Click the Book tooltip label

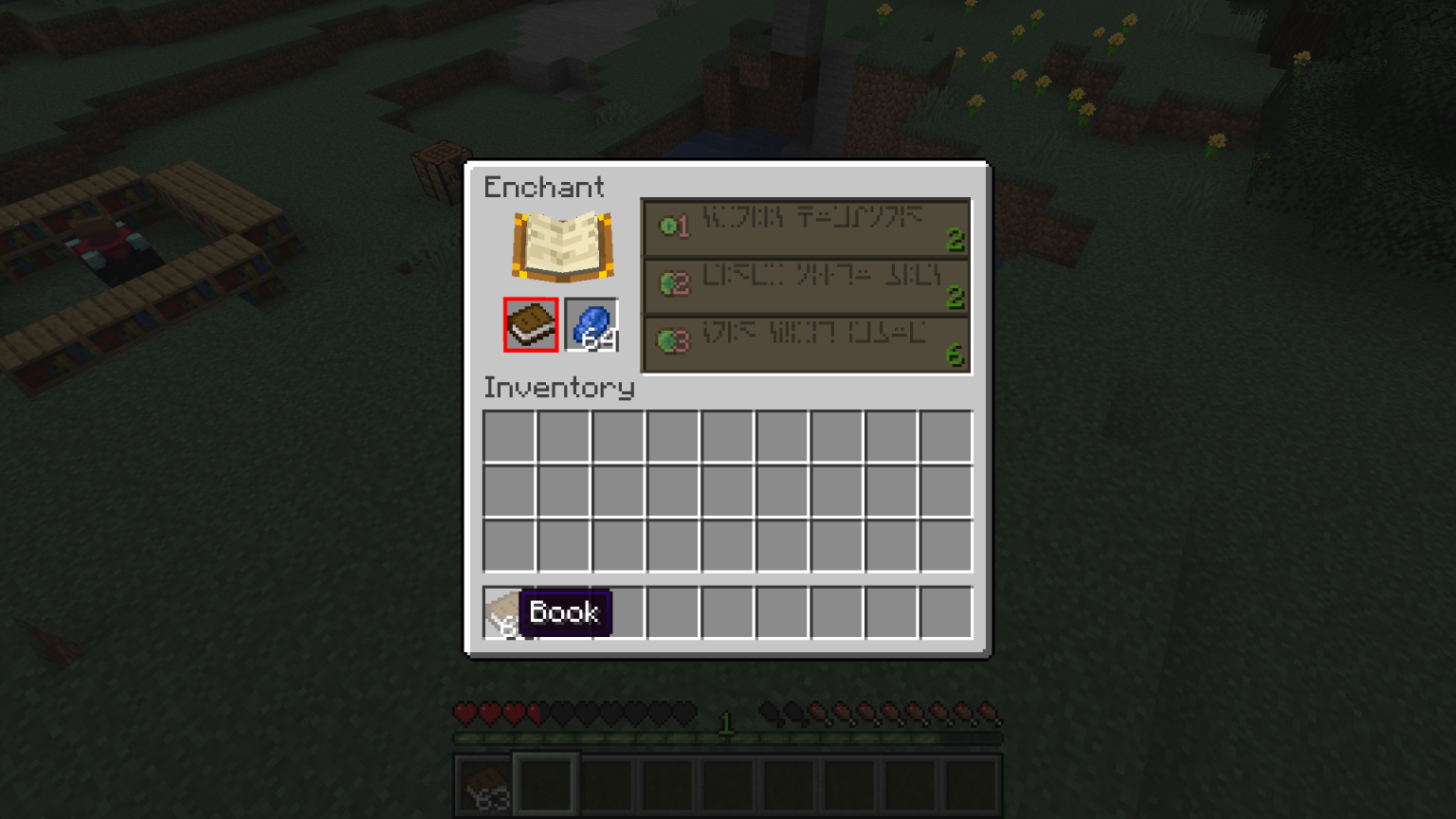[x=566, y=612]
